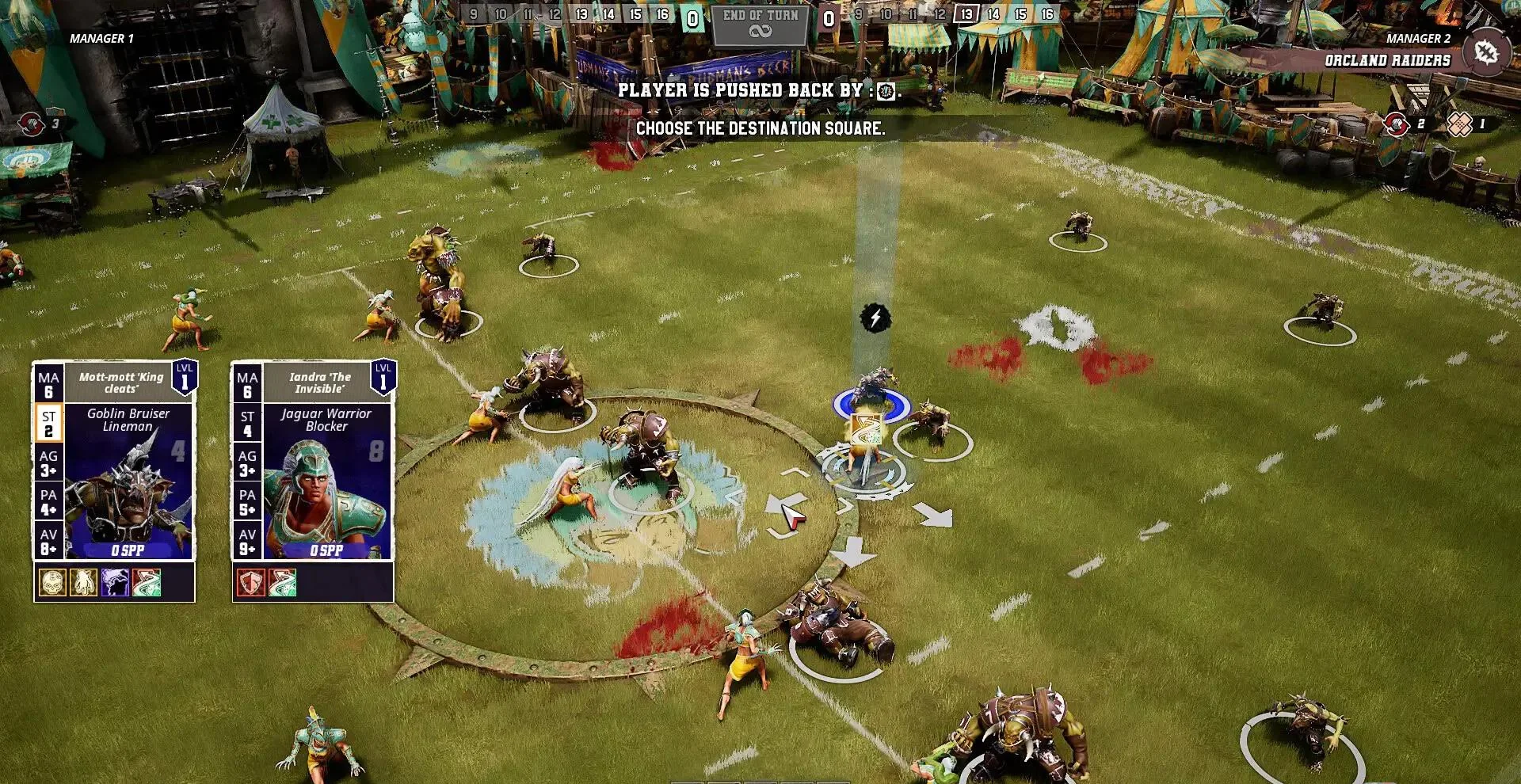Click Manager 1's reroll counter icon
Image resolution: width=1521 pixels, height=784 pixels.
pyautogui.click(x=32, y=124)
